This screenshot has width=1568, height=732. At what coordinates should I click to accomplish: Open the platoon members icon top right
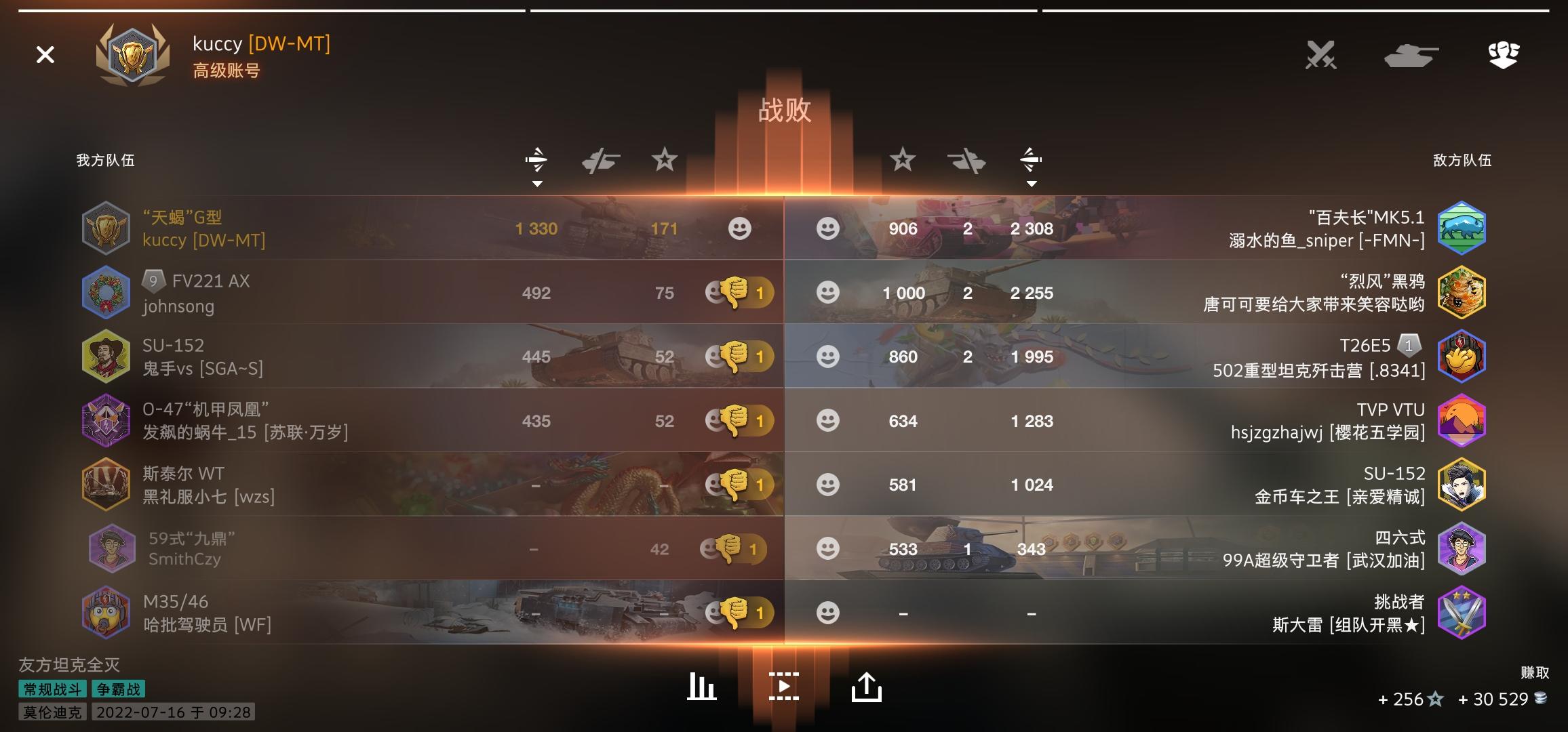click(x=1503, y=54)
